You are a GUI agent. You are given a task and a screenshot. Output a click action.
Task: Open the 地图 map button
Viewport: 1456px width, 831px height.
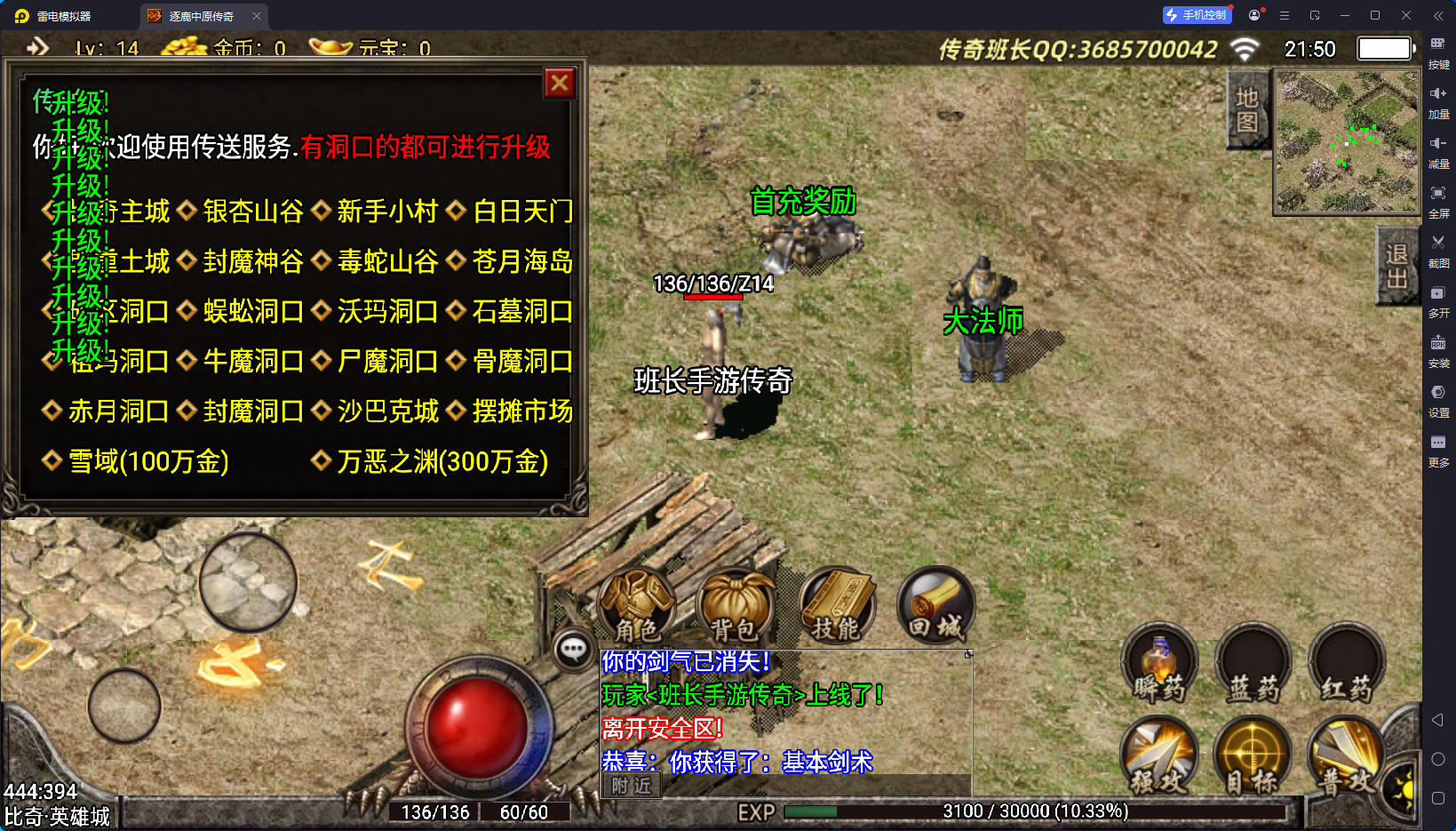click(x=1246, y=110)
